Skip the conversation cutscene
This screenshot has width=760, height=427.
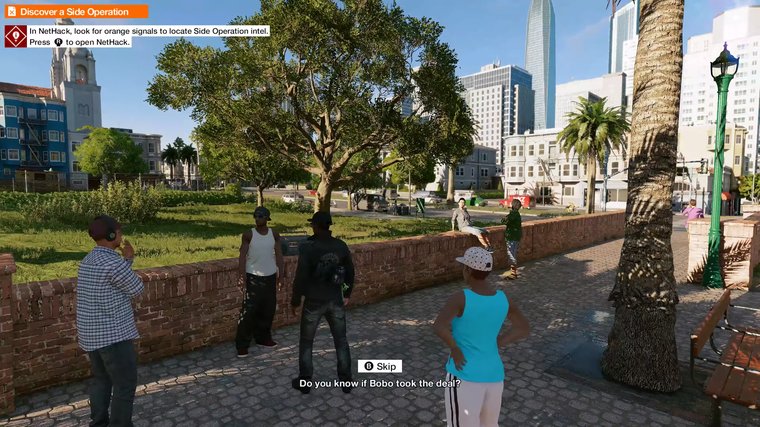tap(380, 366)
